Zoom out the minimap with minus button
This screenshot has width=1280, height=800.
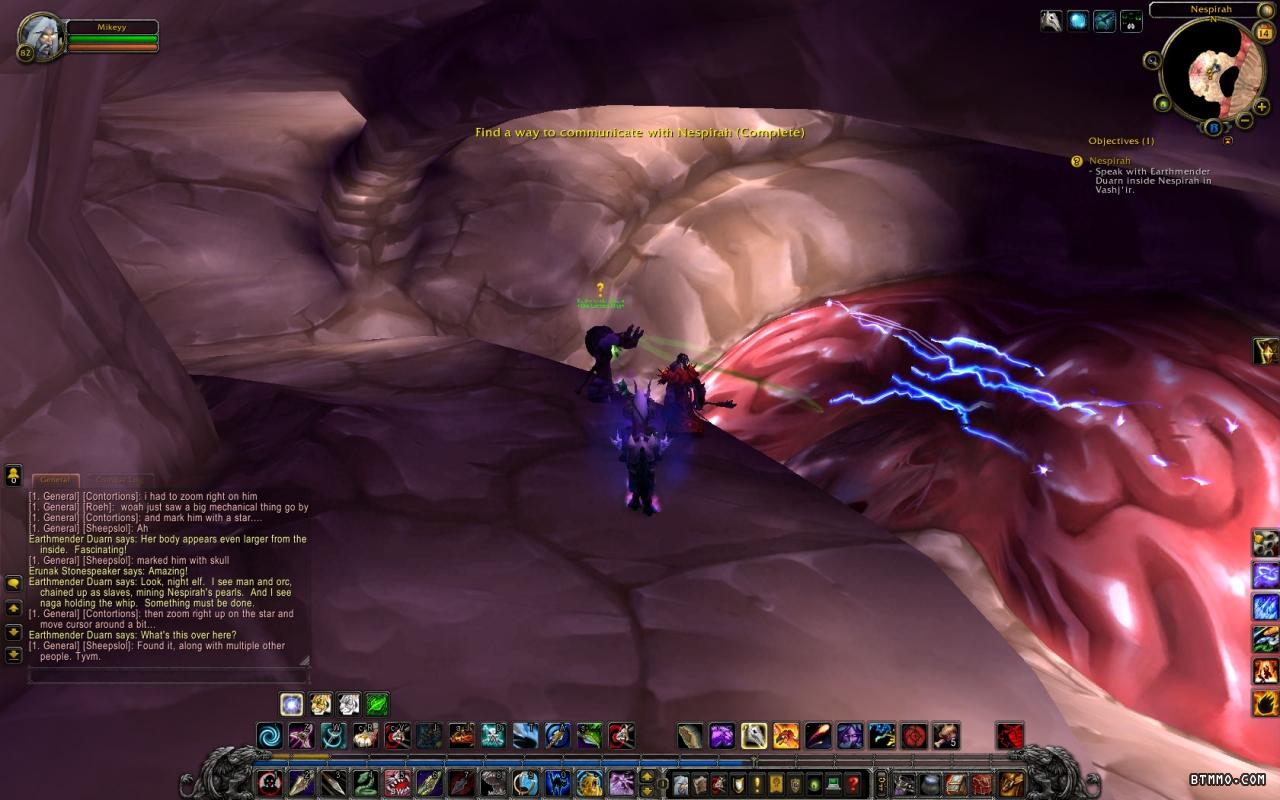click(1245, 120)
